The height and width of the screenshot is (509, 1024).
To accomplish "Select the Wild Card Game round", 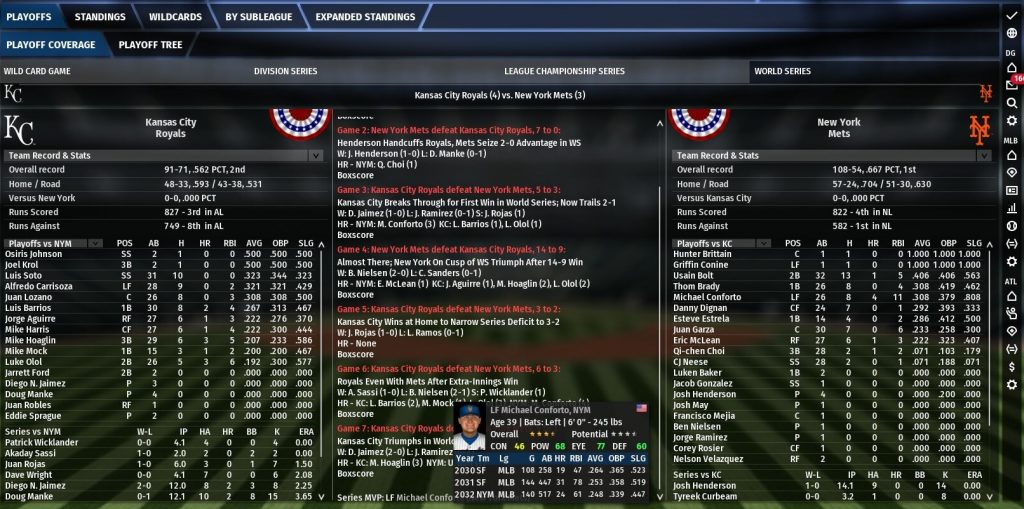I will pyautogui.click(x=36, y=72).
